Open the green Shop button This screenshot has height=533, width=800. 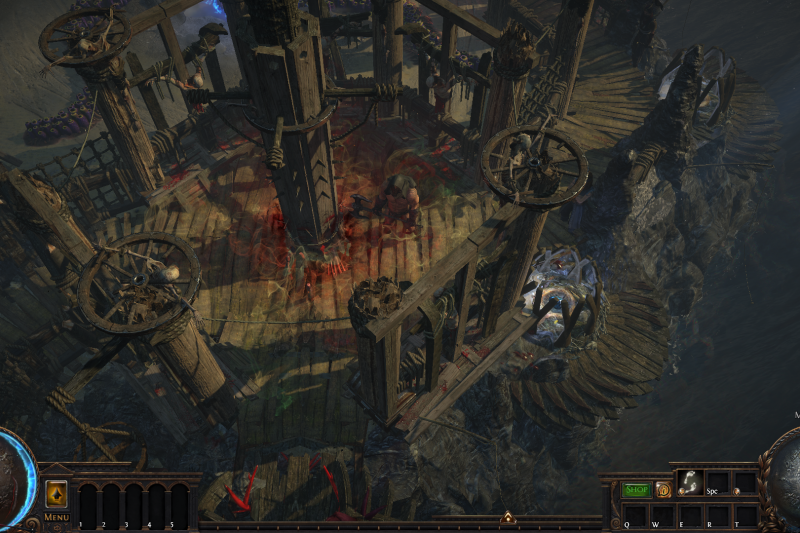636,490
